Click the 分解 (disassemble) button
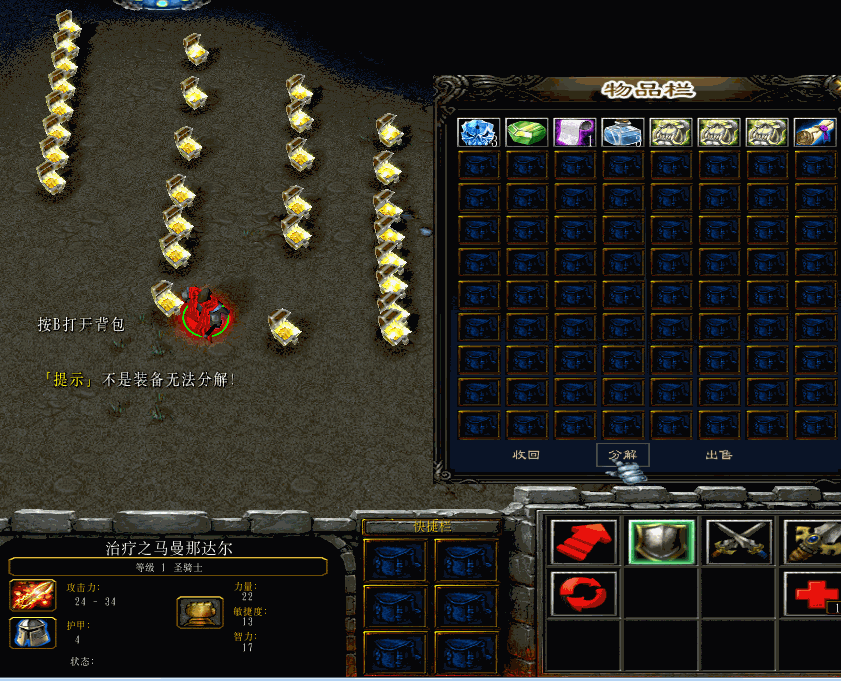 click(x=622, y=455)
